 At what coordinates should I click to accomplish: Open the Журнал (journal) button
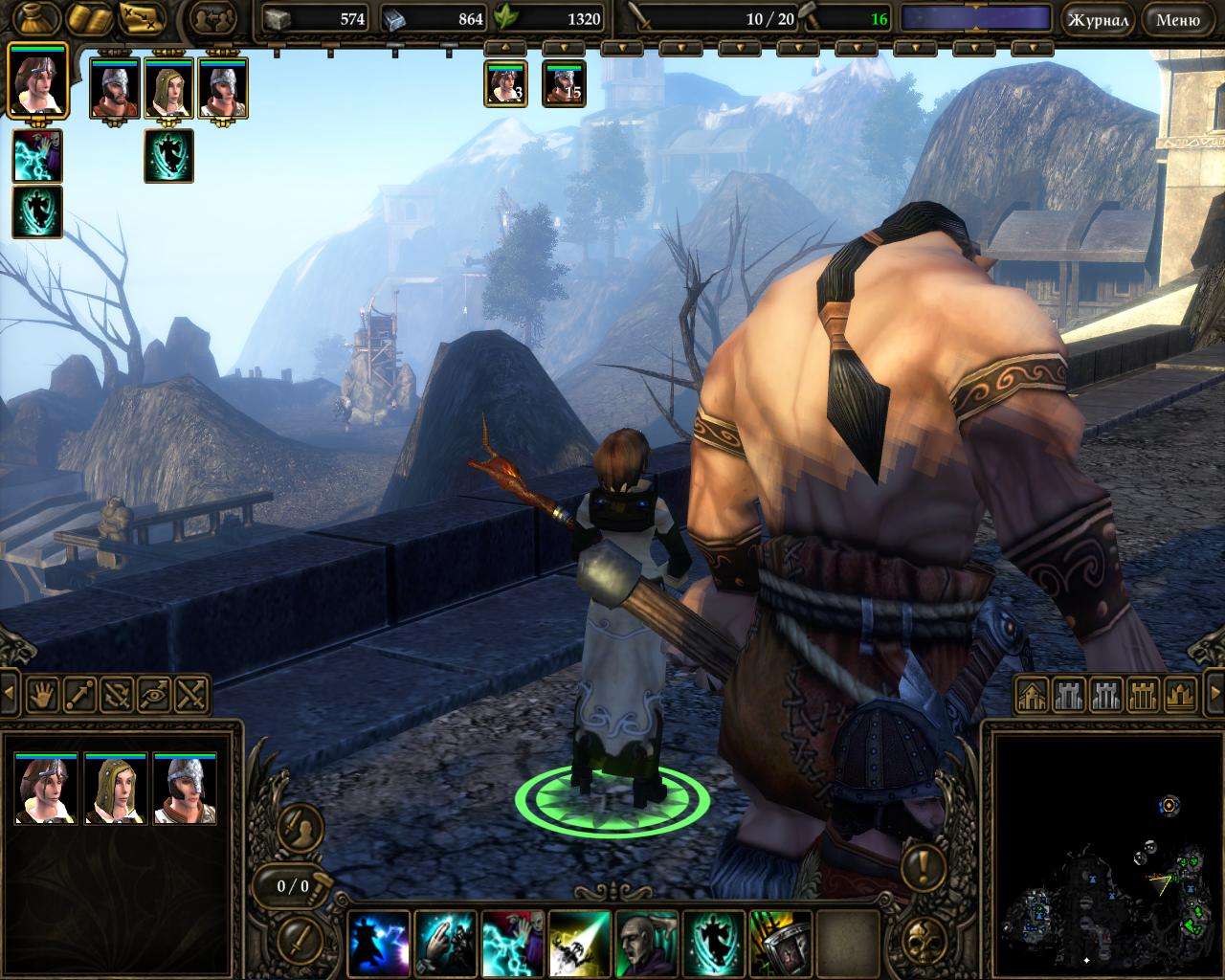coord(1097,19)
